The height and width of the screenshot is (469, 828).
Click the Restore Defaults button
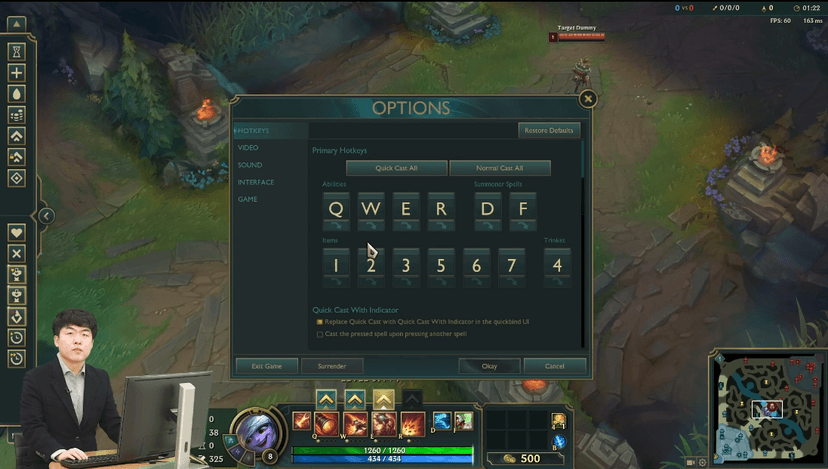point(549,131)
